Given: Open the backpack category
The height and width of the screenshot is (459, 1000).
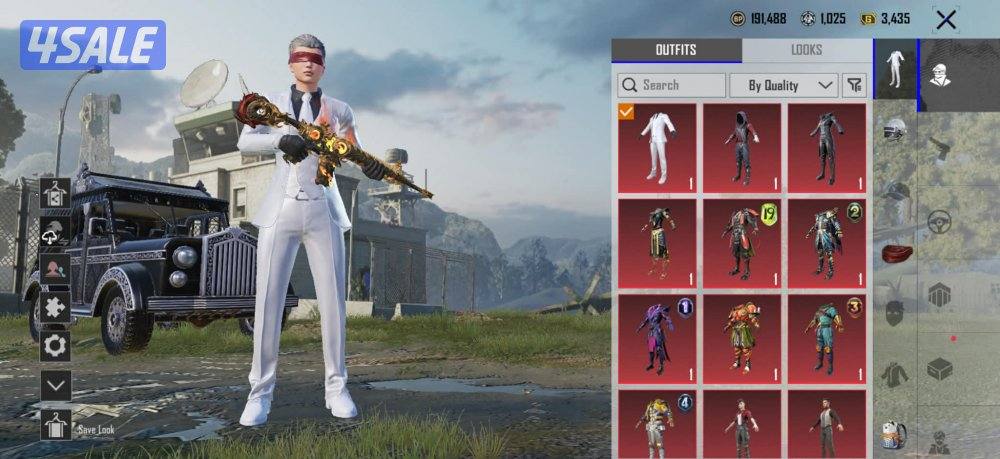Looking at the screenshot, I should pos(894,434).
